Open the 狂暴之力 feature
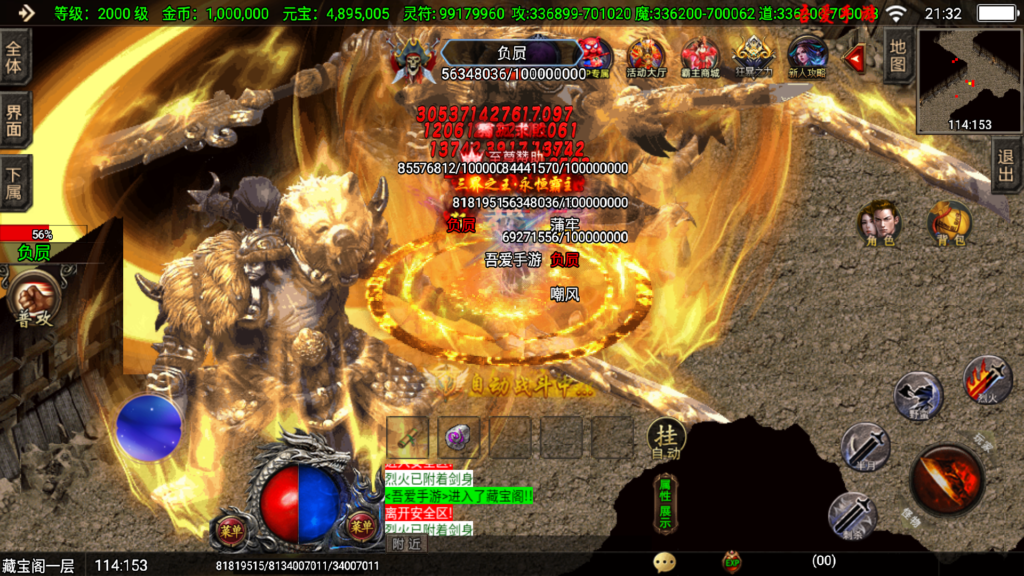1024x576 pixels. [753, 58]
